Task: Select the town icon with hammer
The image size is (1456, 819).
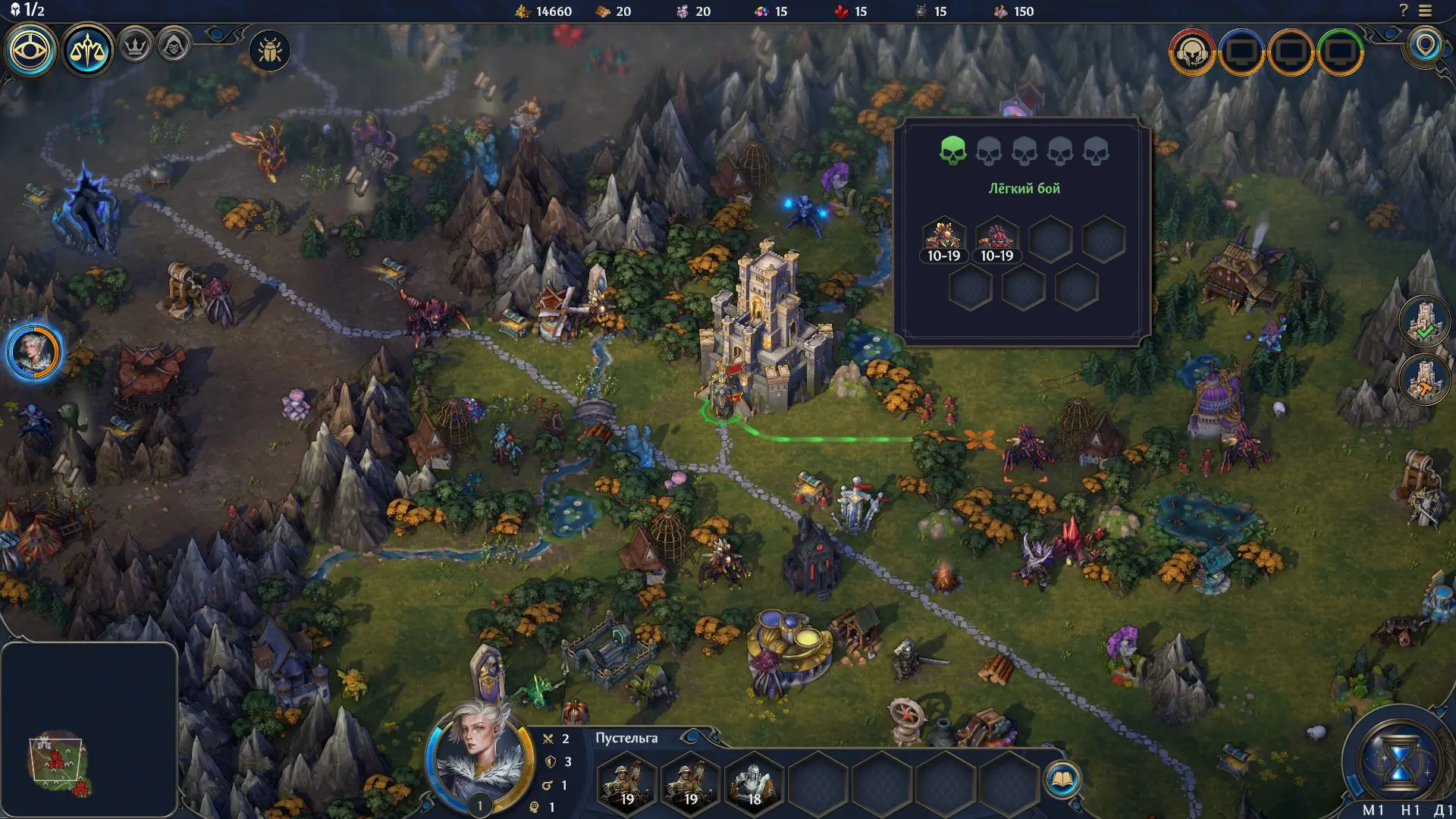Action: click(x=1424, y=379)
